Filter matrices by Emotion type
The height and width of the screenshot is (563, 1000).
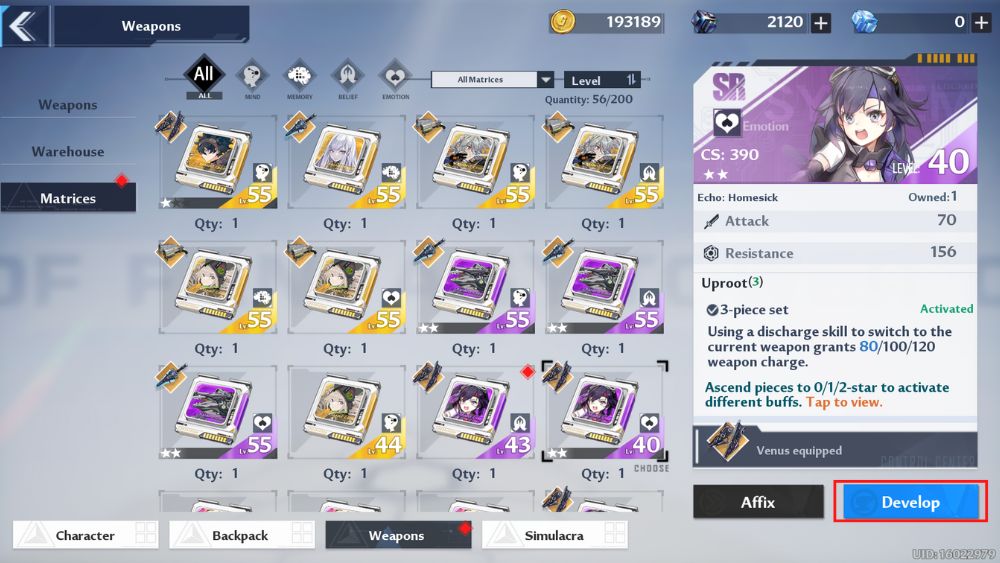click(x=395, y=77)
